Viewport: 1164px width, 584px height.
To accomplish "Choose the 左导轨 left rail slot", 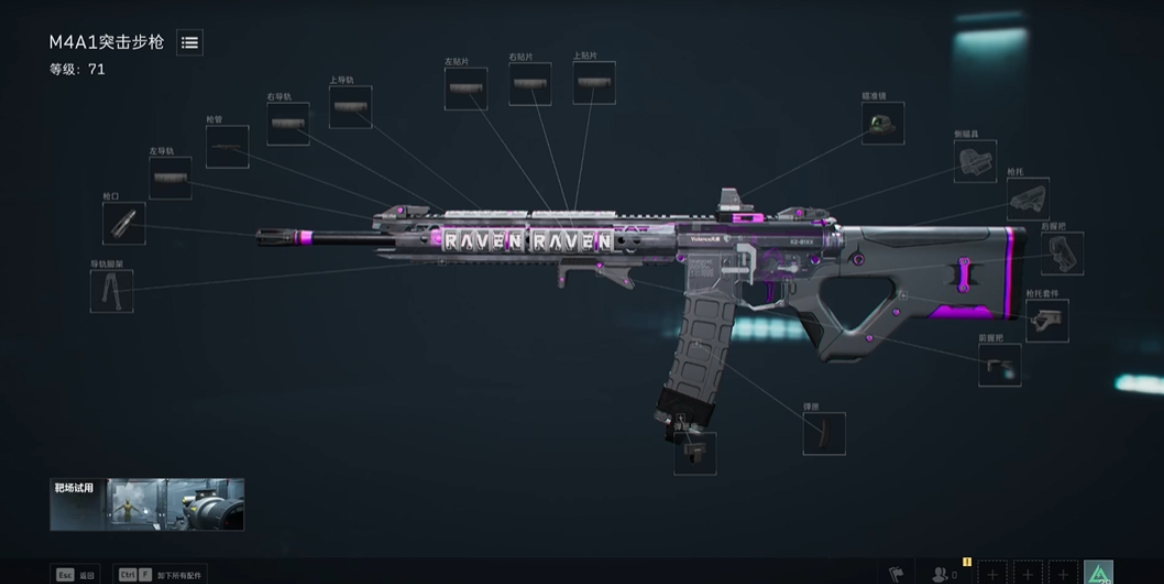I will [x=170, y=178].
